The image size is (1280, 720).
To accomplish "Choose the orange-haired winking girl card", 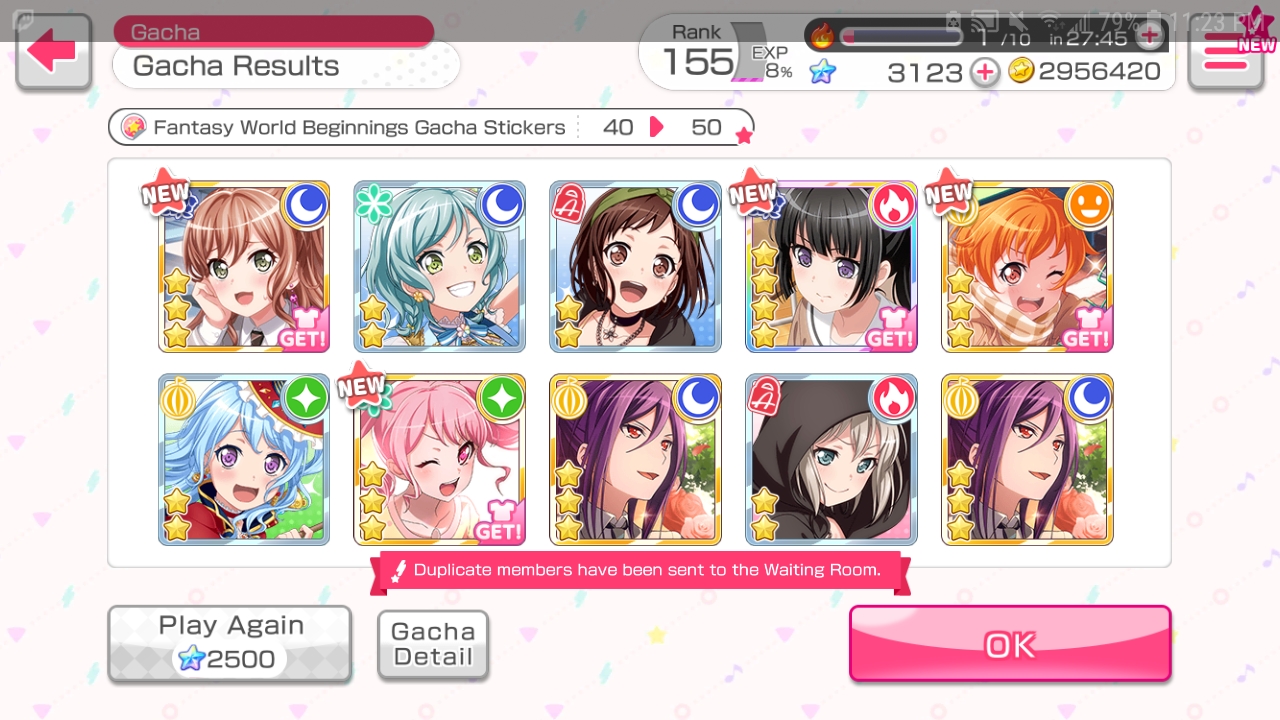I will click(1027, 267).
